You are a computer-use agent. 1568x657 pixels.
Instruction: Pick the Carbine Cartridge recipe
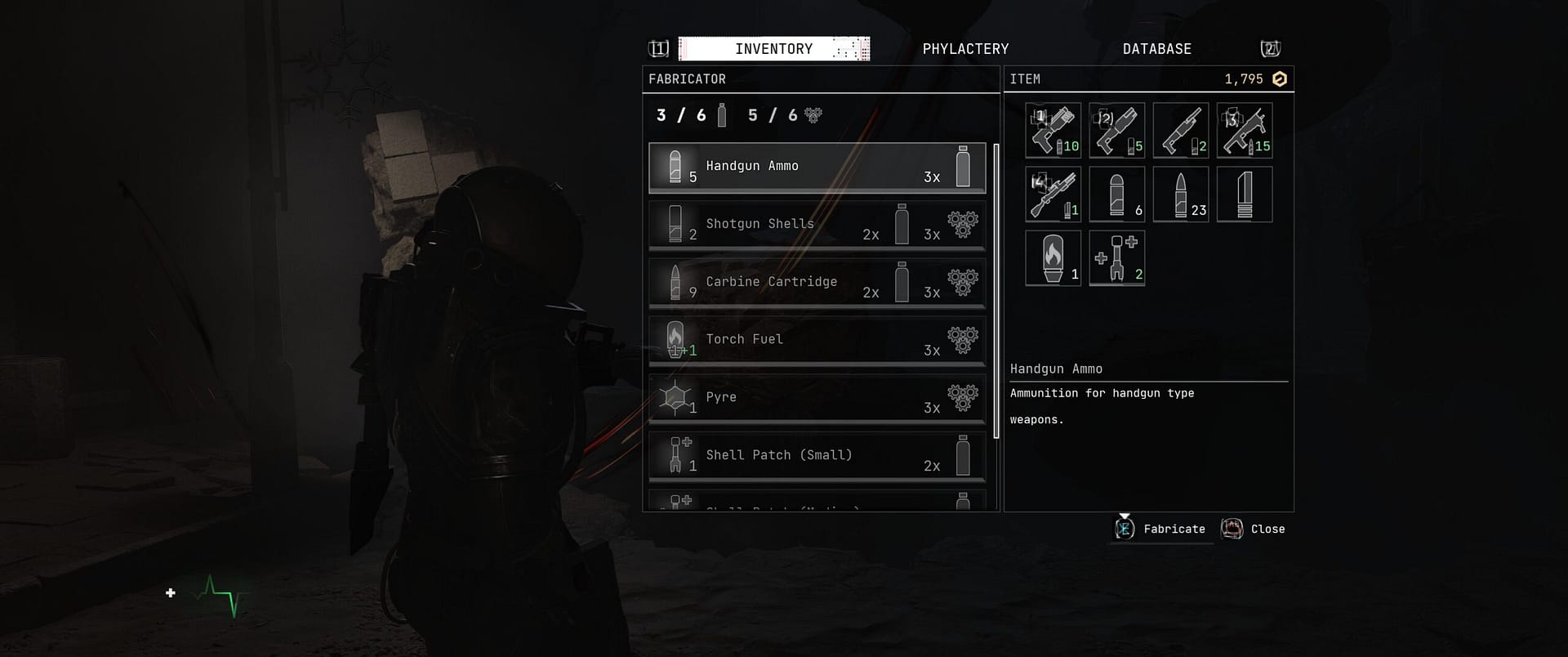pyautogui.click(x=817, y=283)
